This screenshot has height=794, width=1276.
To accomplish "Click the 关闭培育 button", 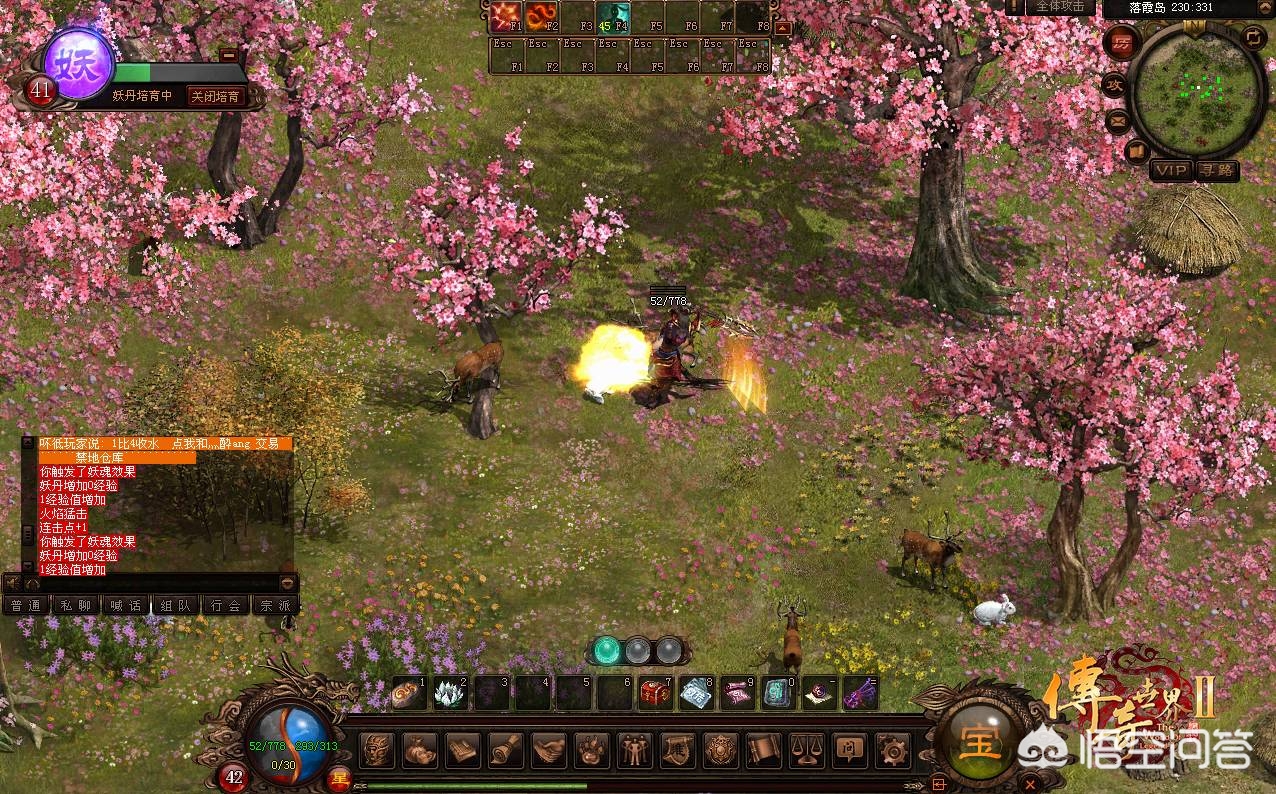I will [x=215, y=96].
